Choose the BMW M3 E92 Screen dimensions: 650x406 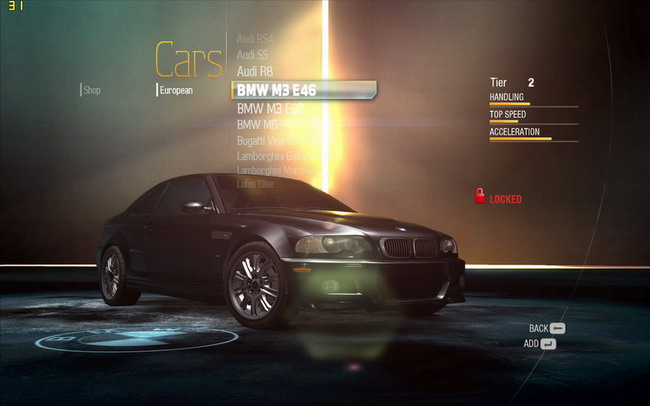(270, 108)
